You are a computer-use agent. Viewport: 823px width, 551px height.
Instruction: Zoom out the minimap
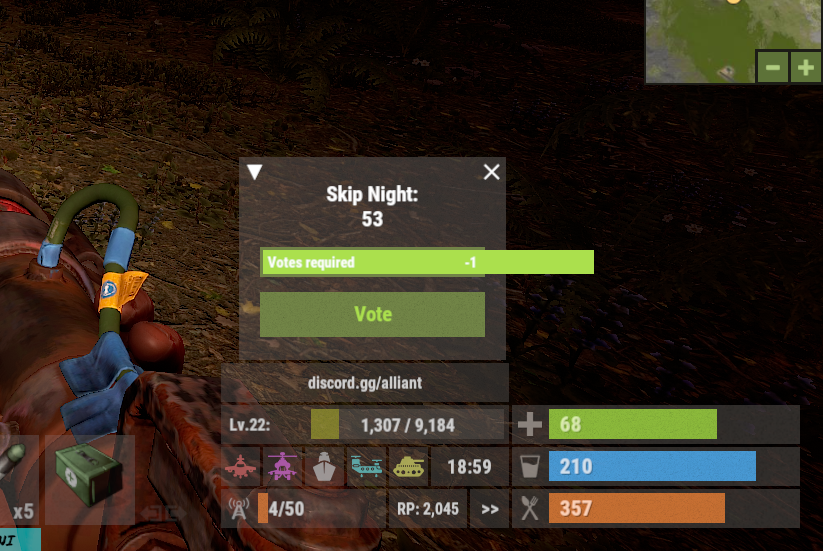773,68
